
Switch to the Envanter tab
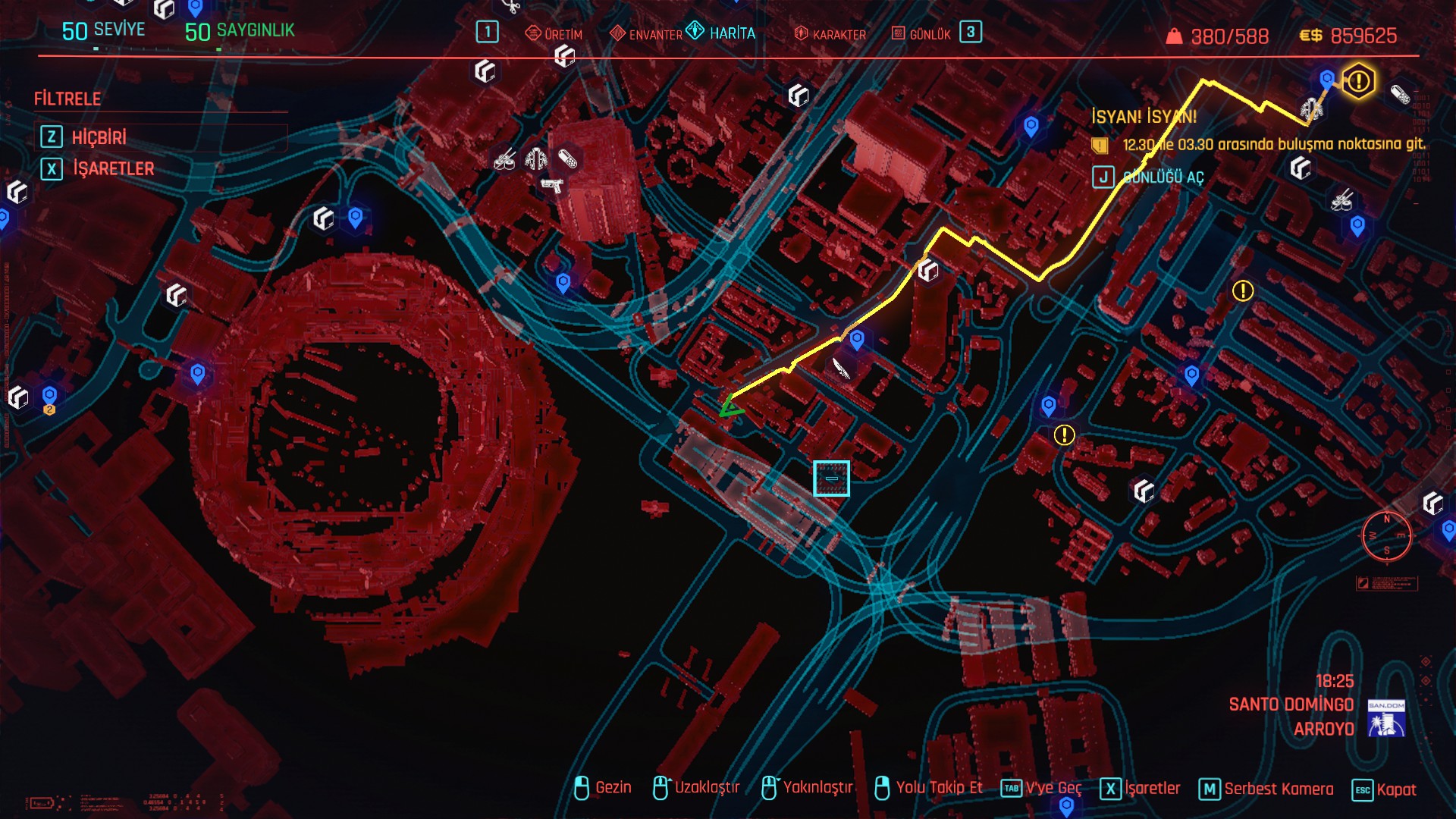point(646,34)
